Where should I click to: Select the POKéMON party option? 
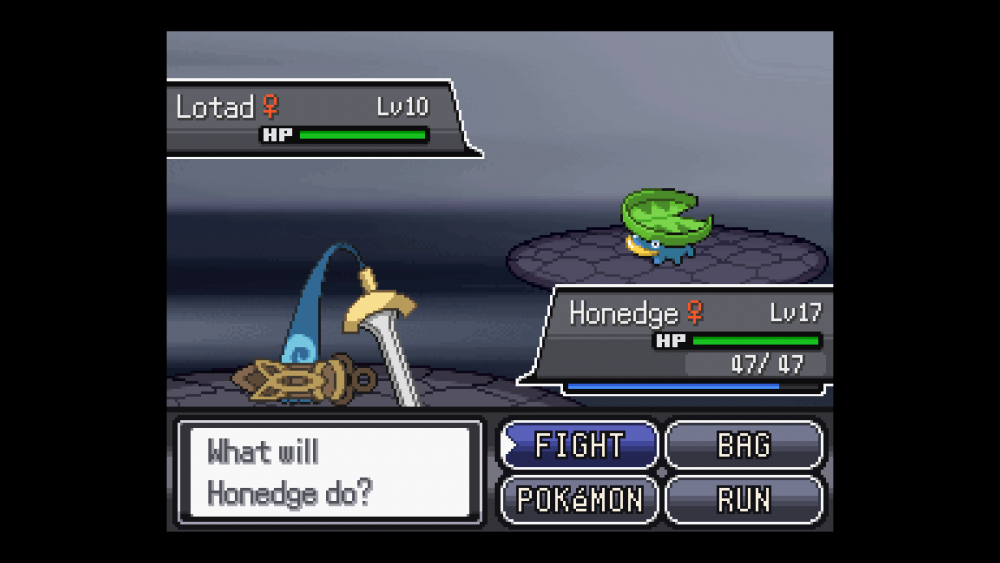pos(579,499)
